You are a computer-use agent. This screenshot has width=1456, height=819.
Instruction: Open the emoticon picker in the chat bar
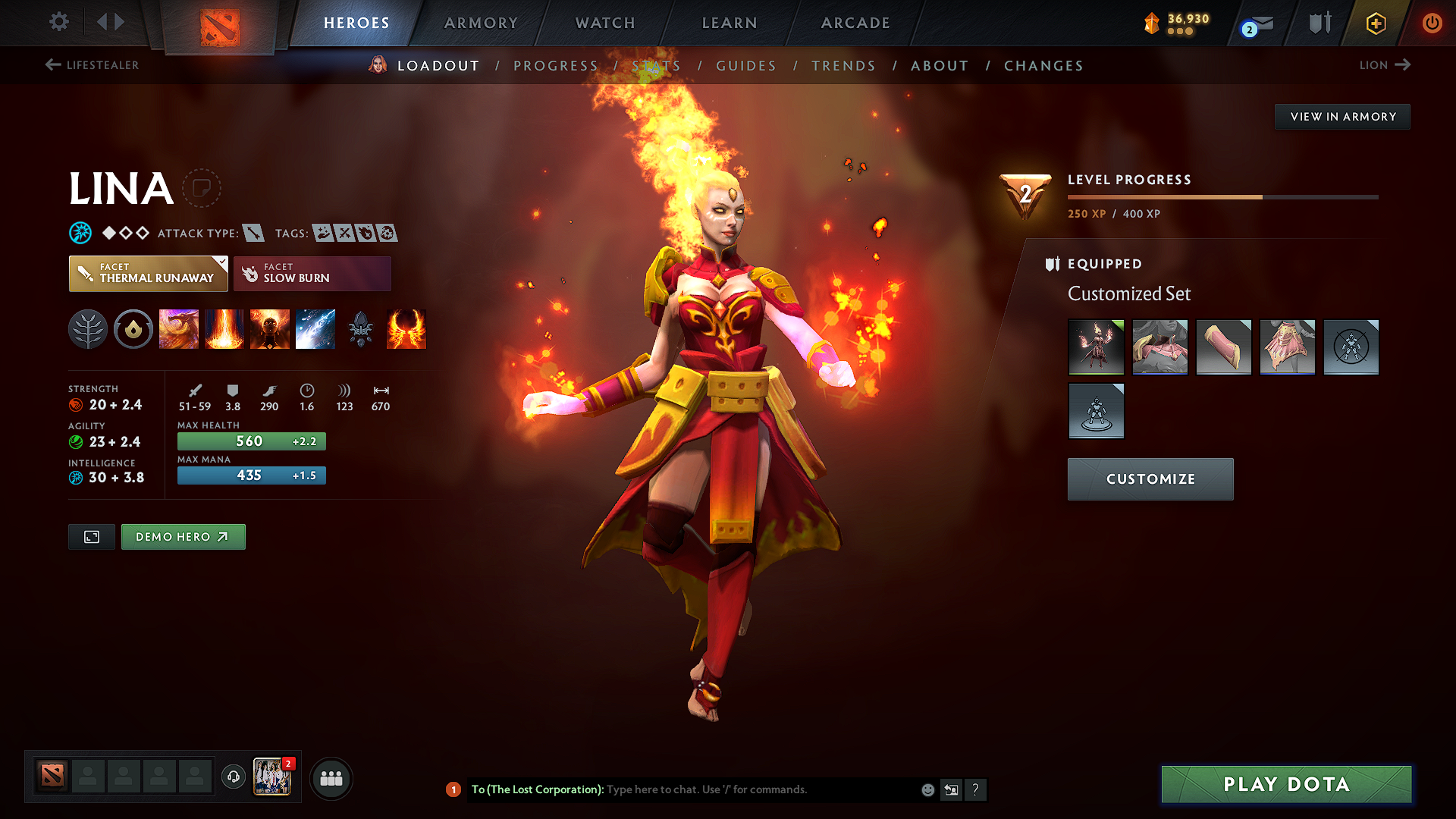(927, 789)
